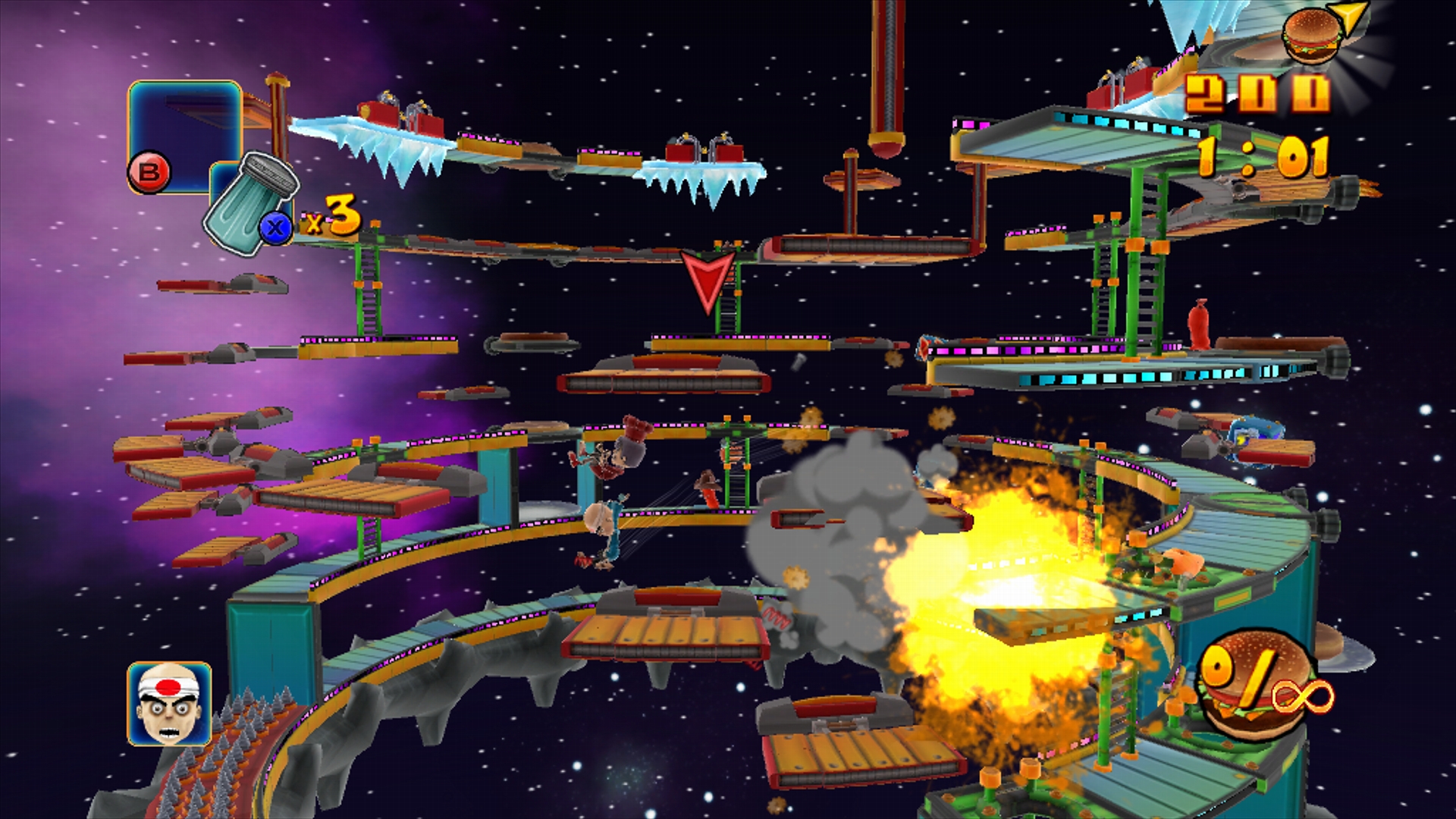Select the chef headband character portrait

pos(169,704)
